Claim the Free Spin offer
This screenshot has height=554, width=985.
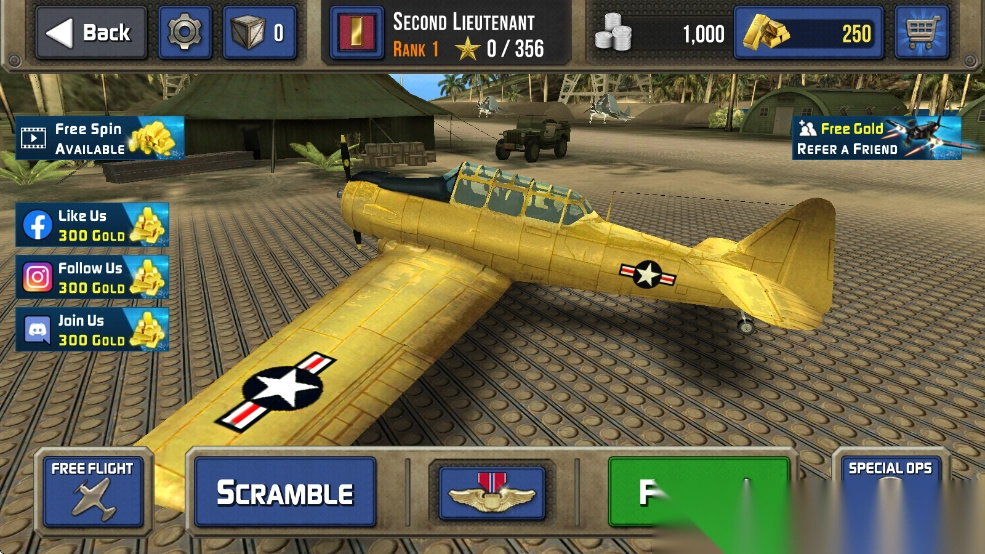(x=100, y=138)
